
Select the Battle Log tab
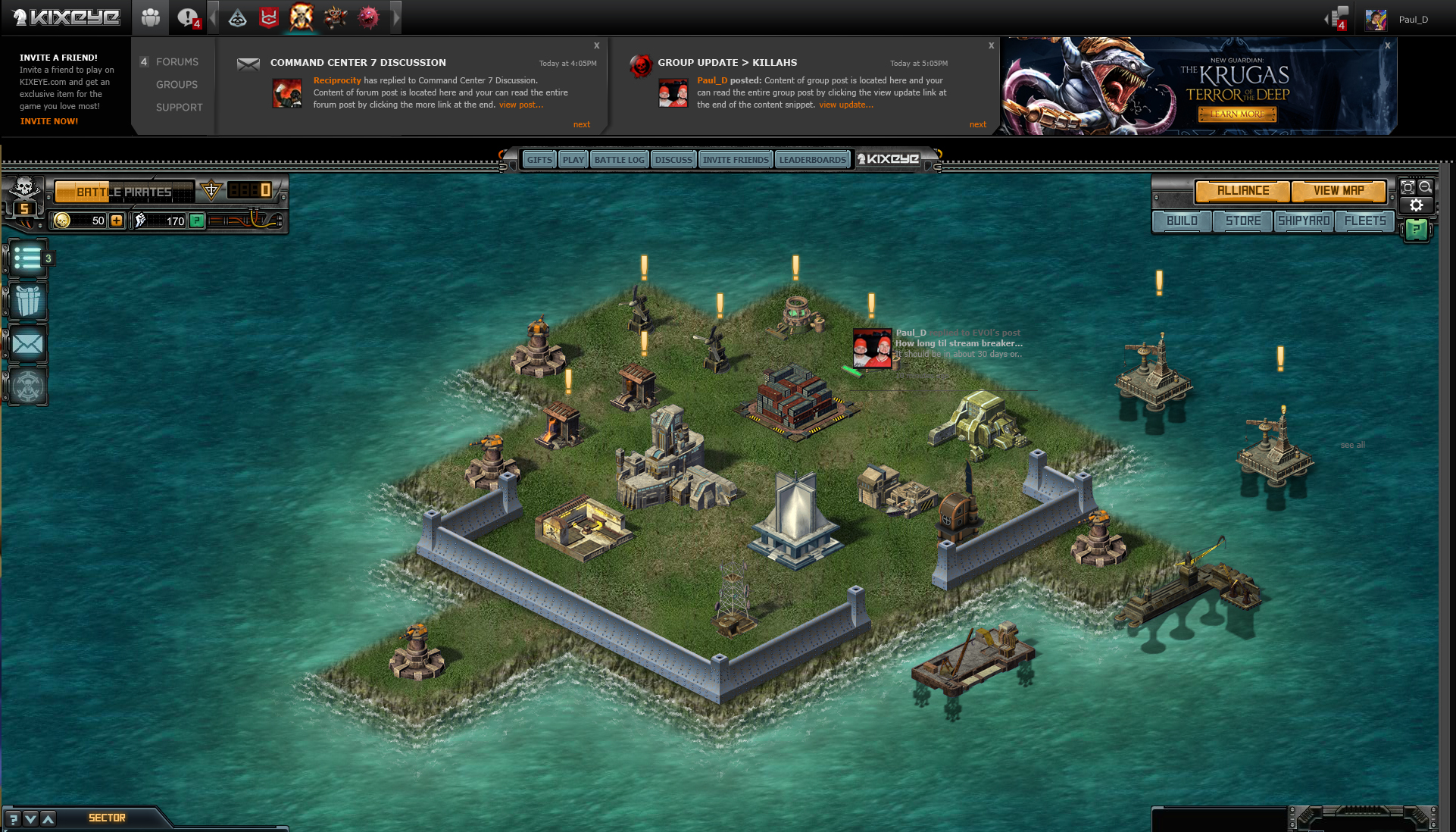tap(619, 160)
